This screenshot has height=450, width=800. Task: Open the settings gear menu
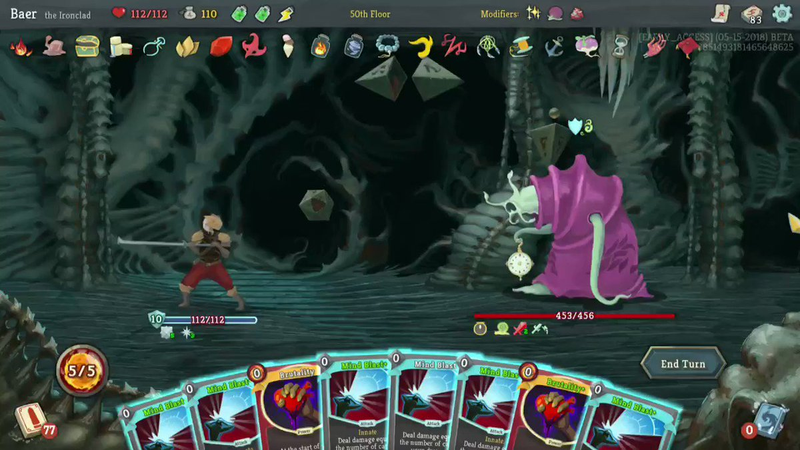(781, 13)
